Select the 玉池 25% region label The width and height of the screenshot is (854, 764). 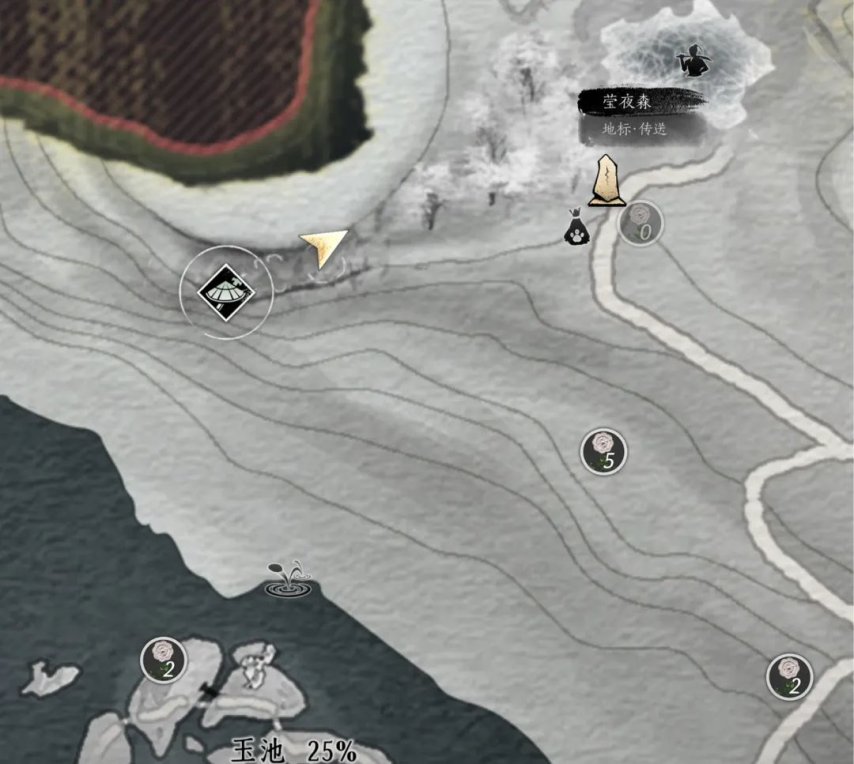[293, 750]
